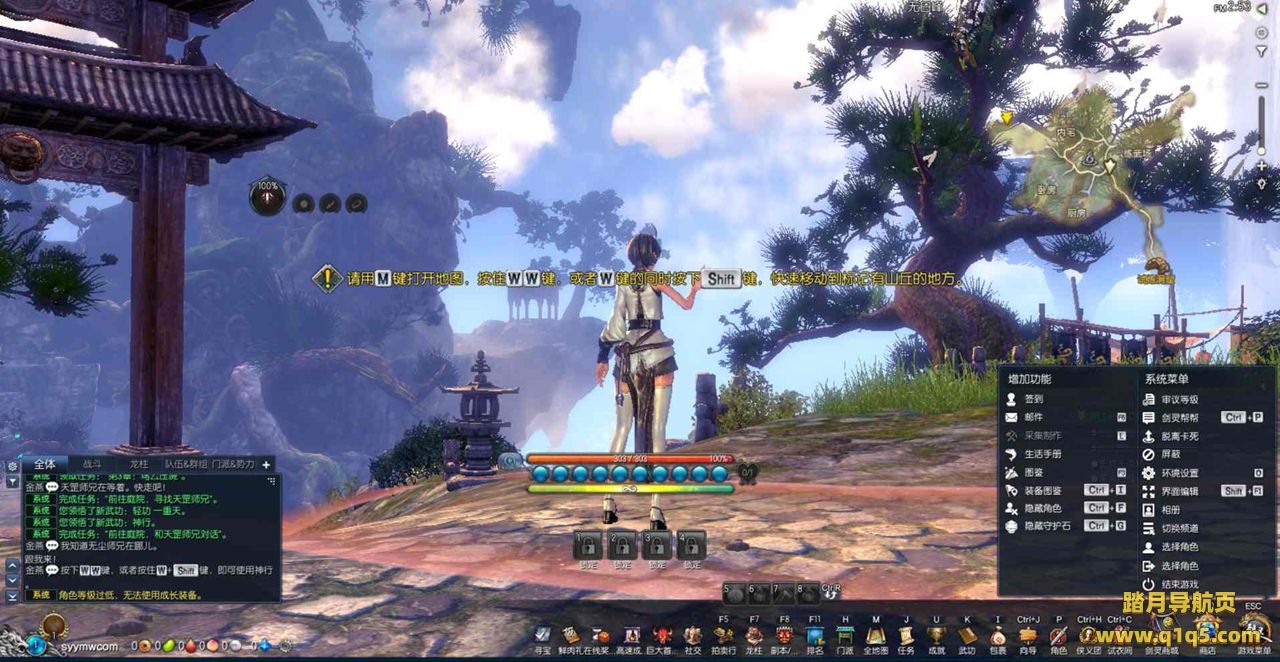Jump chat log to the bottom
1280x662 pixels.
(13, 596)
